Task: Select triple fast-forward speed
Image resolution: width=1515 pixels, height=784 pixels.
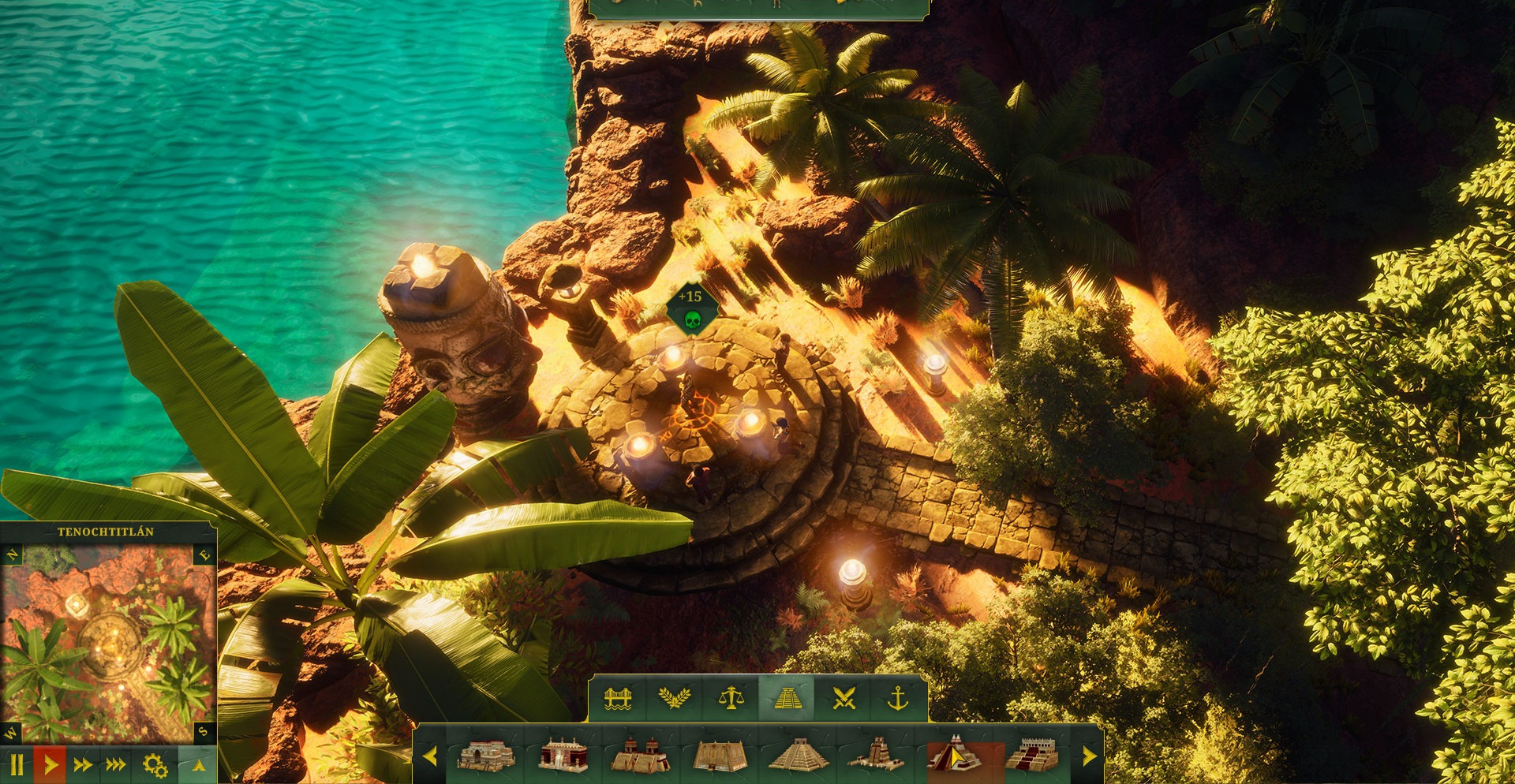Action: coord(116,764)
